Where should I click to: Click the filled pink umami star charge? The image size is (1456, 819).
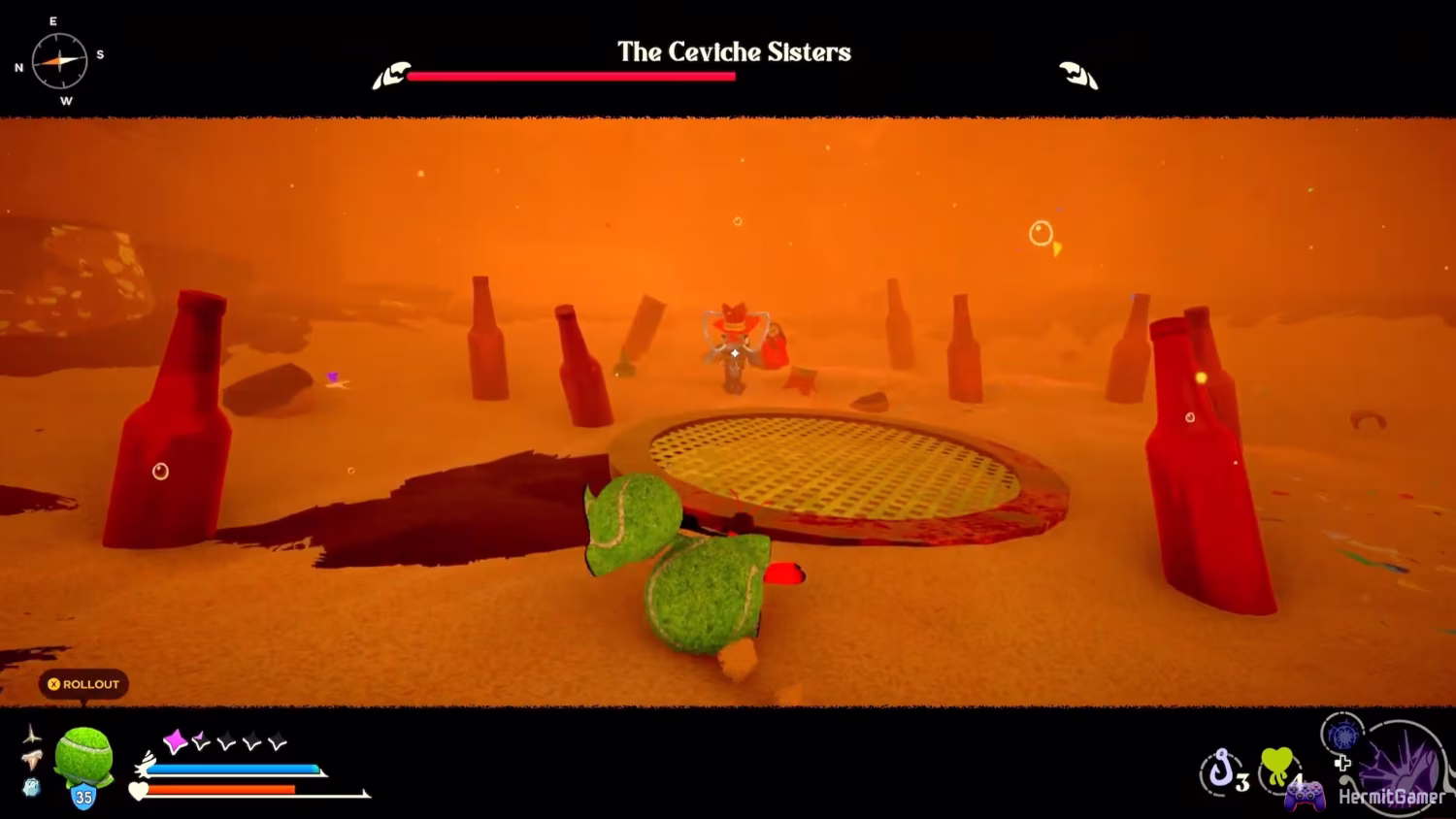click(x=176, y=742)
